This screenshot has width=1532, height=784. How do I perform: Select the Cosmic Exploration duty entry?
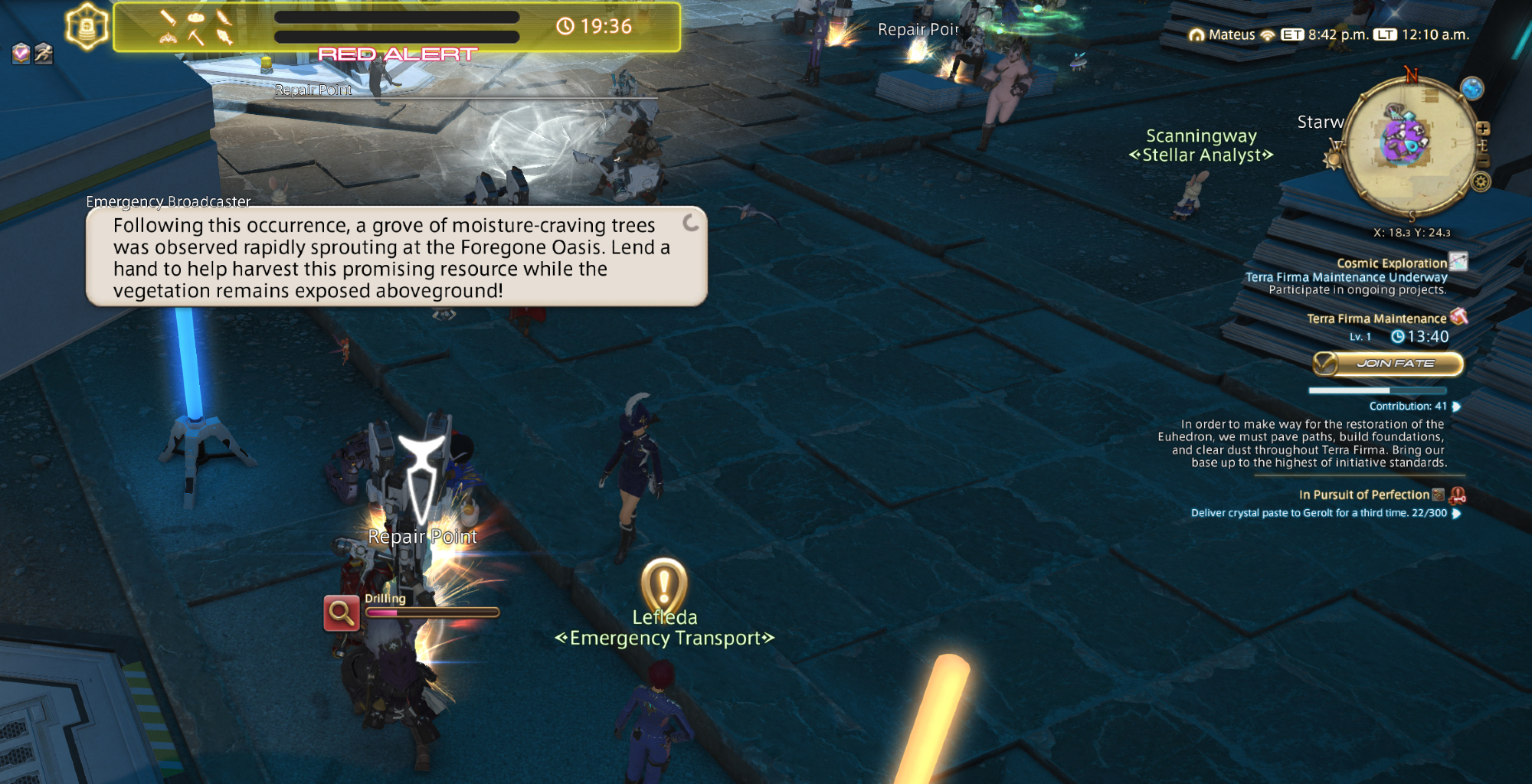click(x=1391, y=263)
